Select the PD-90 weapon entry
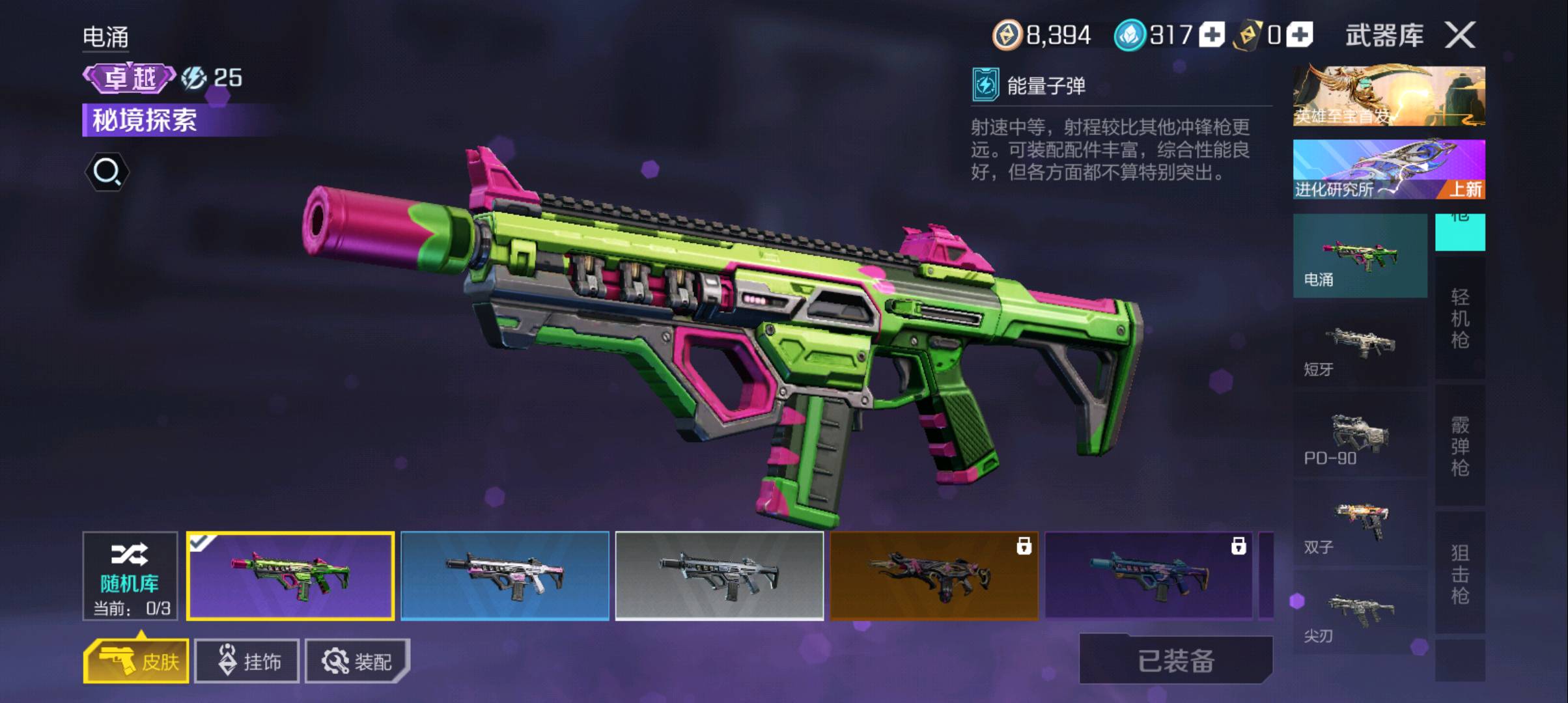The width and height of the screenshot is (1568, 703). coord(1360,437)
